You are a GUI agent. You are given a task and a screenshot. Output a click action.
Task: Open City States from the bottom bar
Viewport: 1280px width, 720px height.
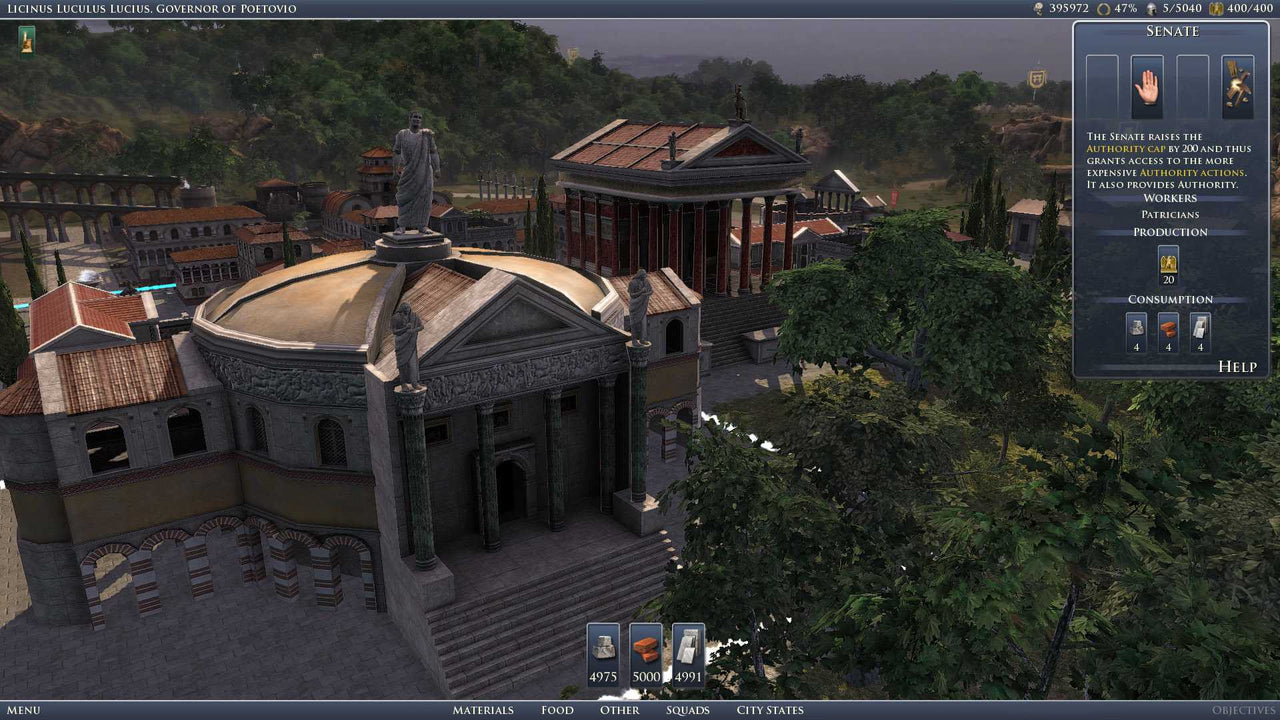pos(768,710)
